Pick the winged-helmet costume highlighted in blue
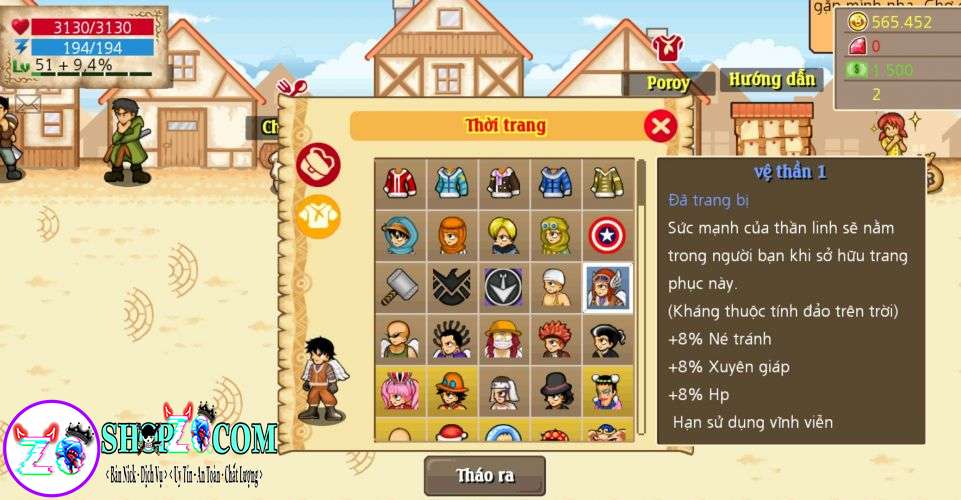 [x=608, y=286]
